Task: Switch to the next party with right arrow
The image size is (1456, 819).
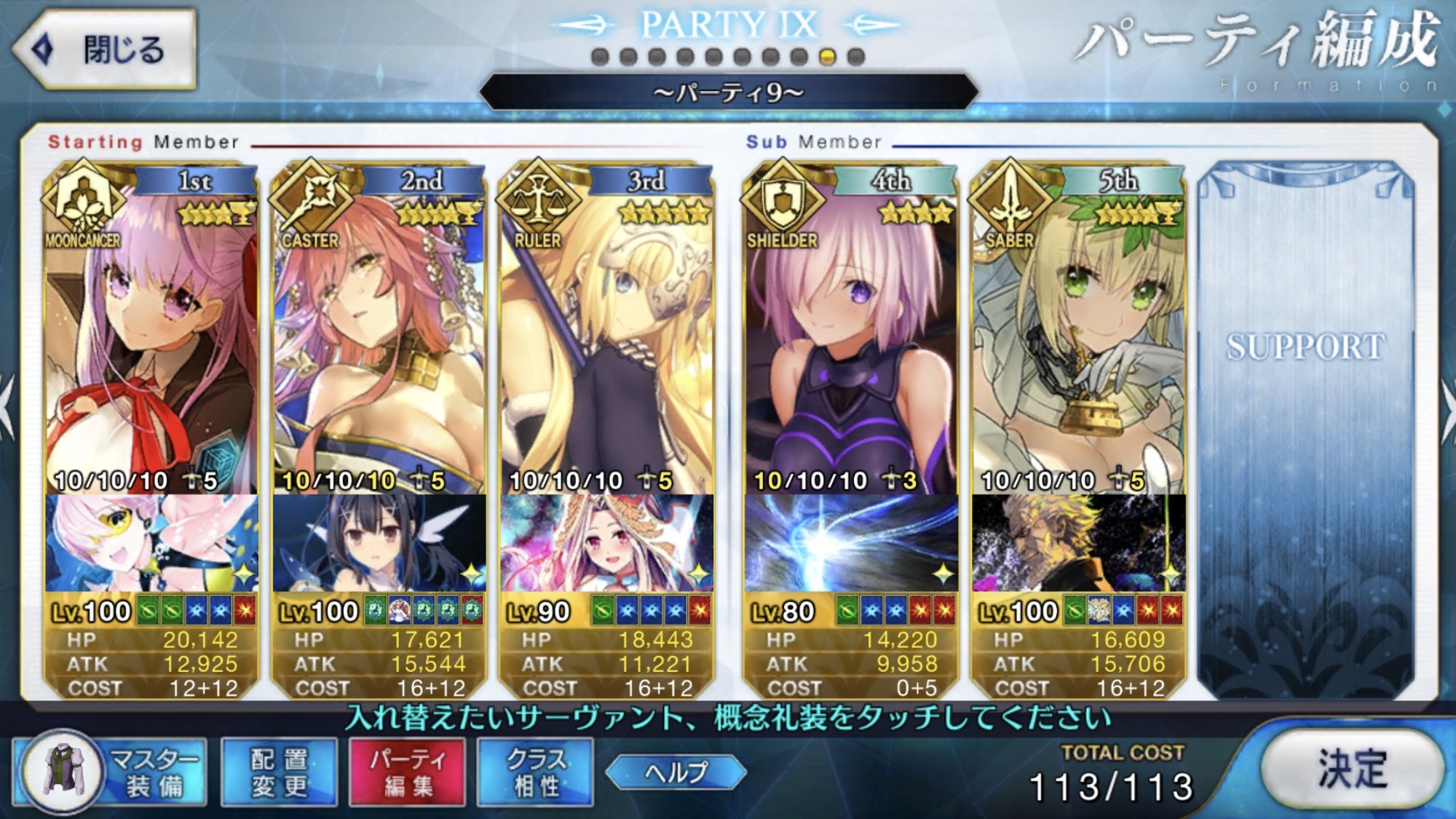Action: (x=1447, y=408)
